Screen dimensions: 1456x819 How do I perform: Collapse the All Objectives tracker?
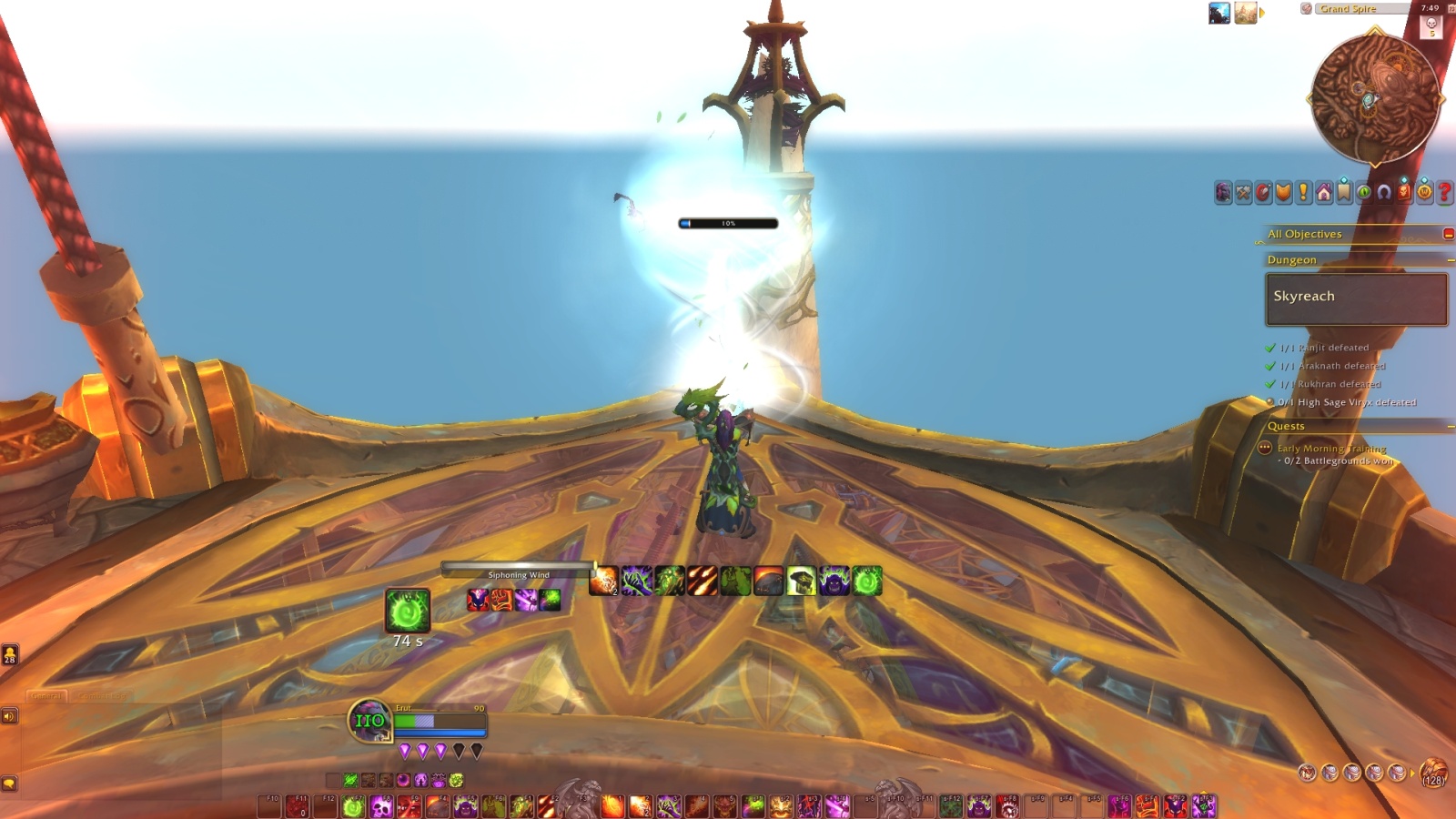(x=1447, y=234)
